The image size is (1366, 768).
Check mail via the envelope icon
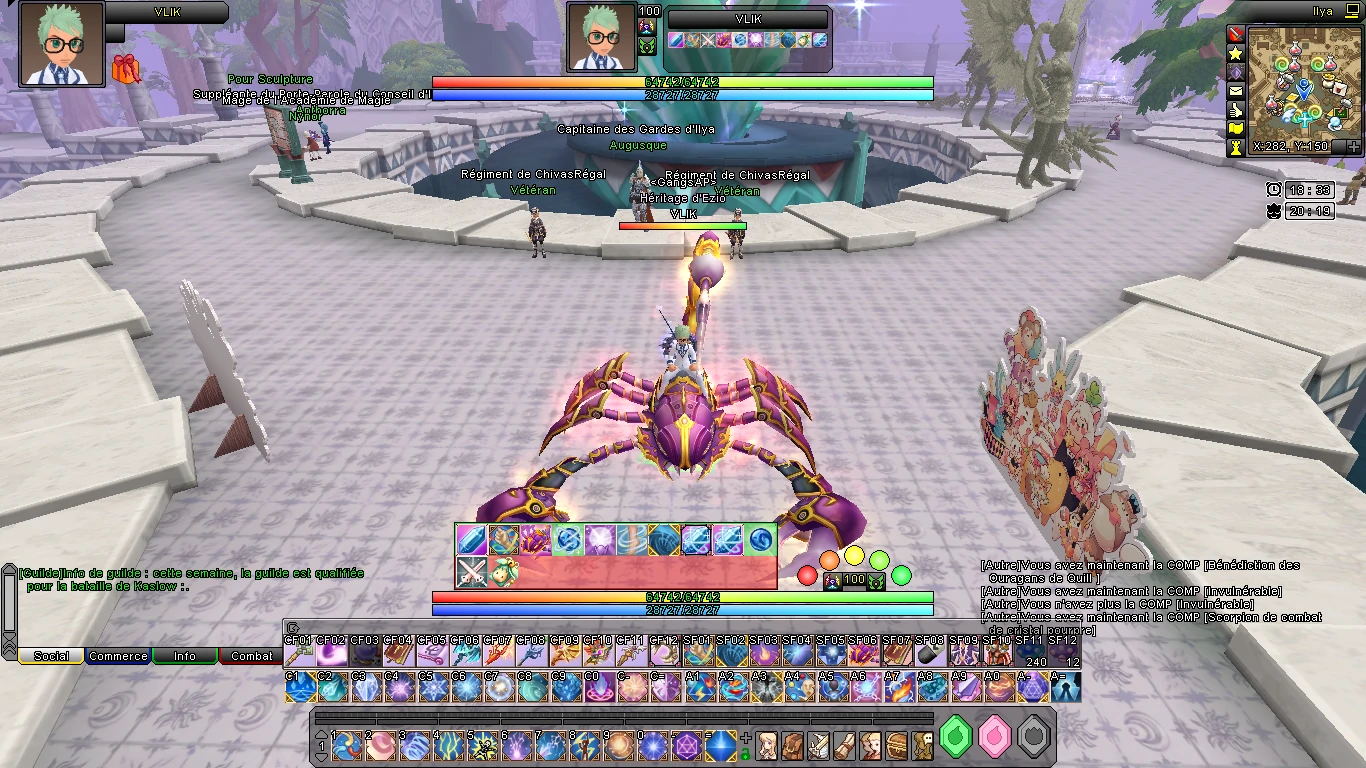1236,91
